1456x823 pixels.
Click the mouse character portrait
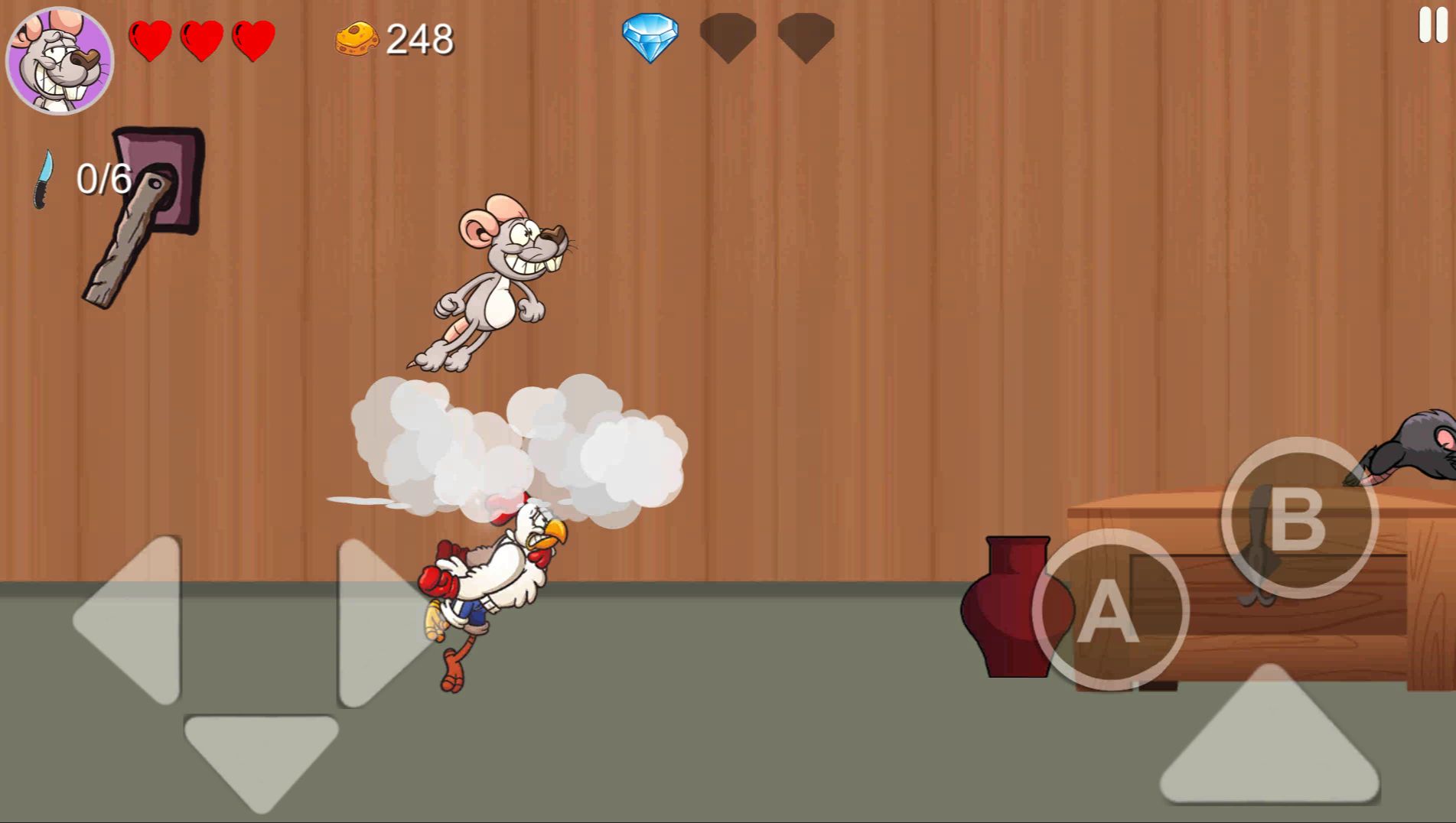click(60, 60)
